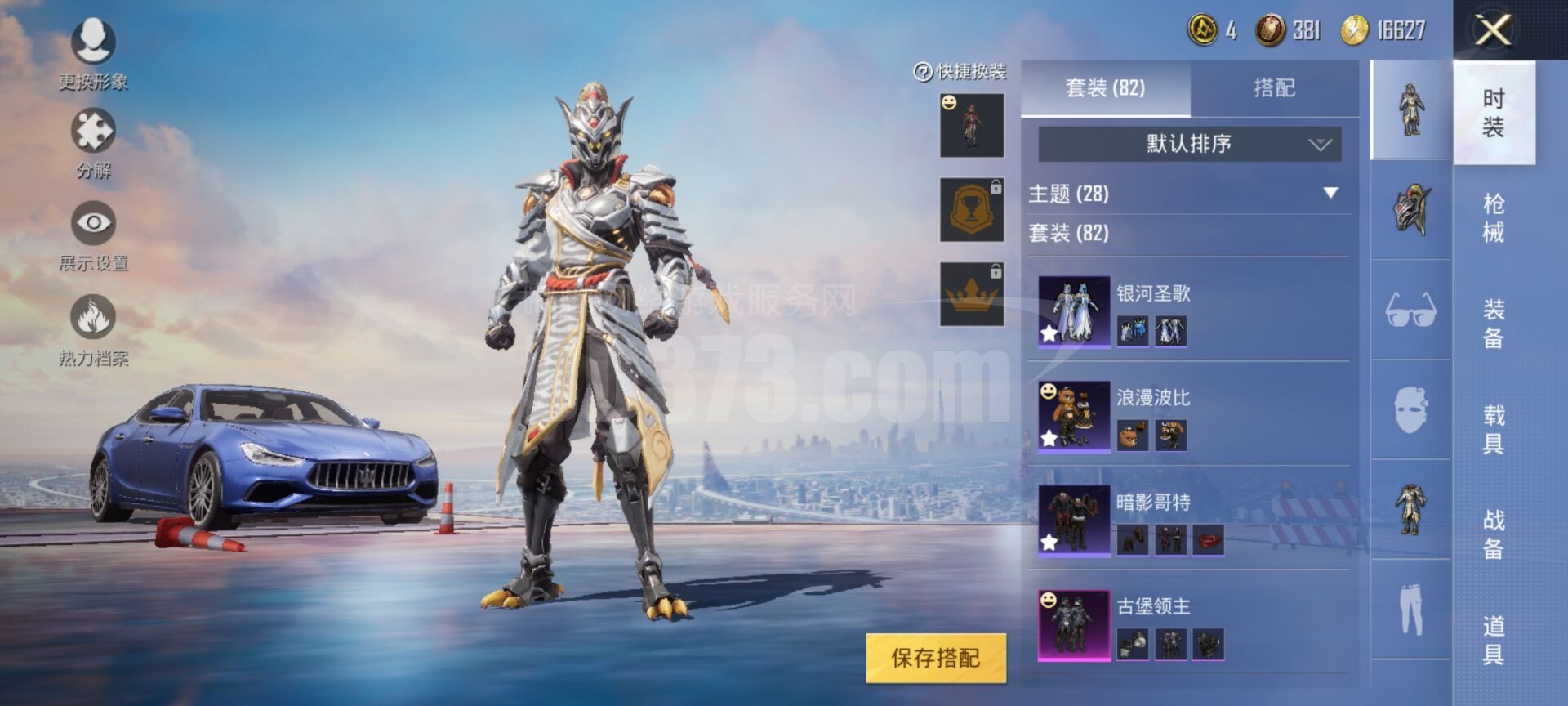Viewport: 1568px width, 706px height.
Task: Choose the pants category icon
Action: pos(1410,610)
